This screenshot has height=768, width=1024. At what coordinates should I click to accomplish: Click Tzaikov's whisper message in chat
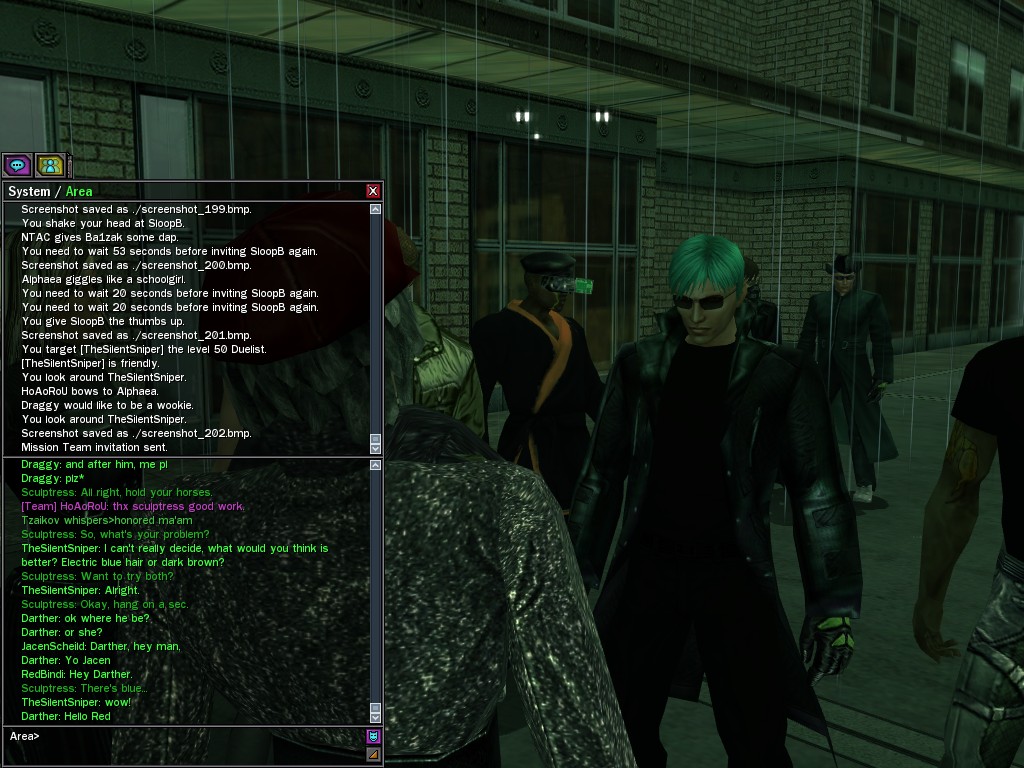106,520
